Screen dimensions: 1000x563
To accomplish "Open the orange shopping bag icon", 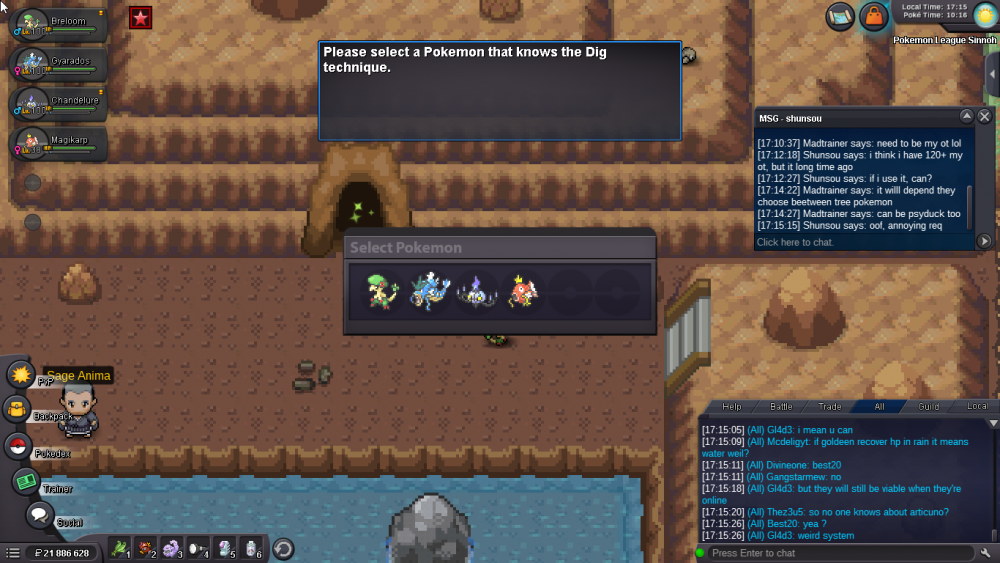I will point(874,16).
